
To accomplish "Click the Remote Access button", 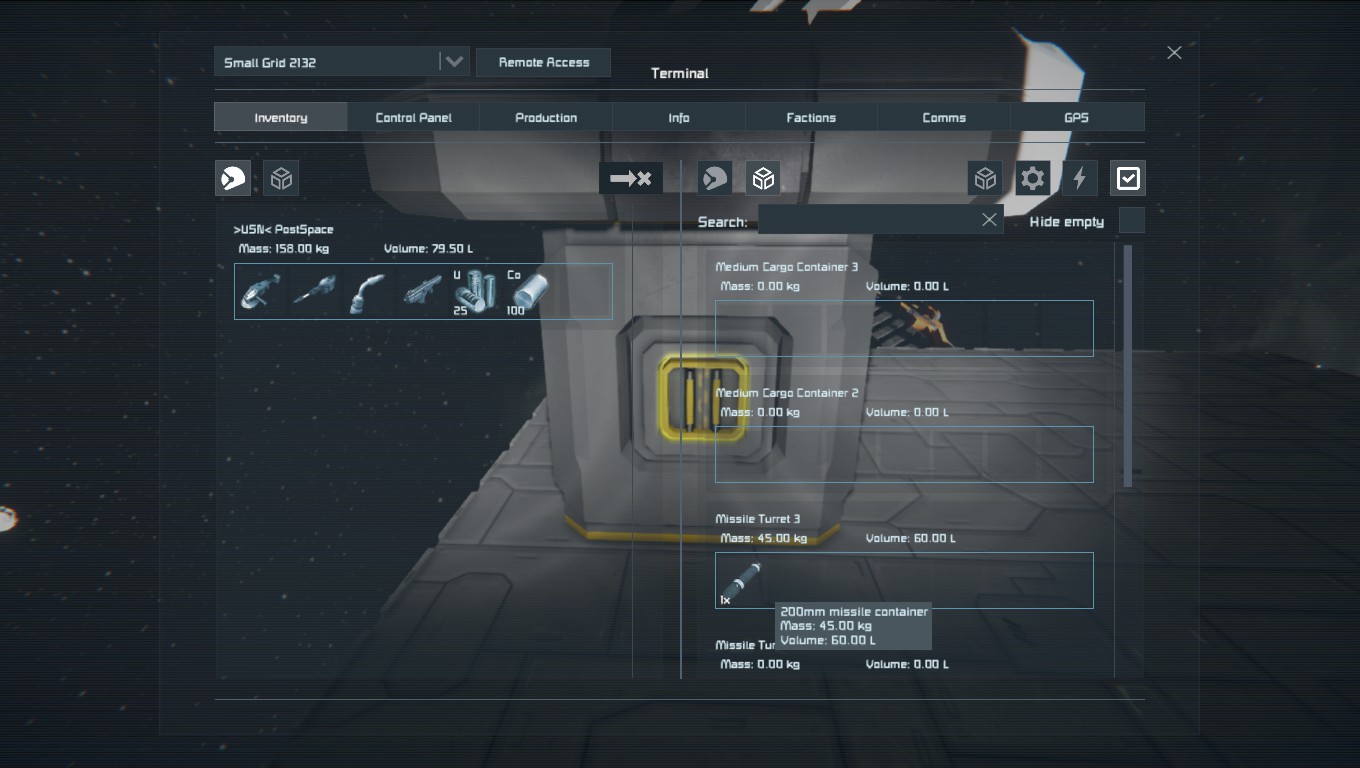I will click(543, 62).
